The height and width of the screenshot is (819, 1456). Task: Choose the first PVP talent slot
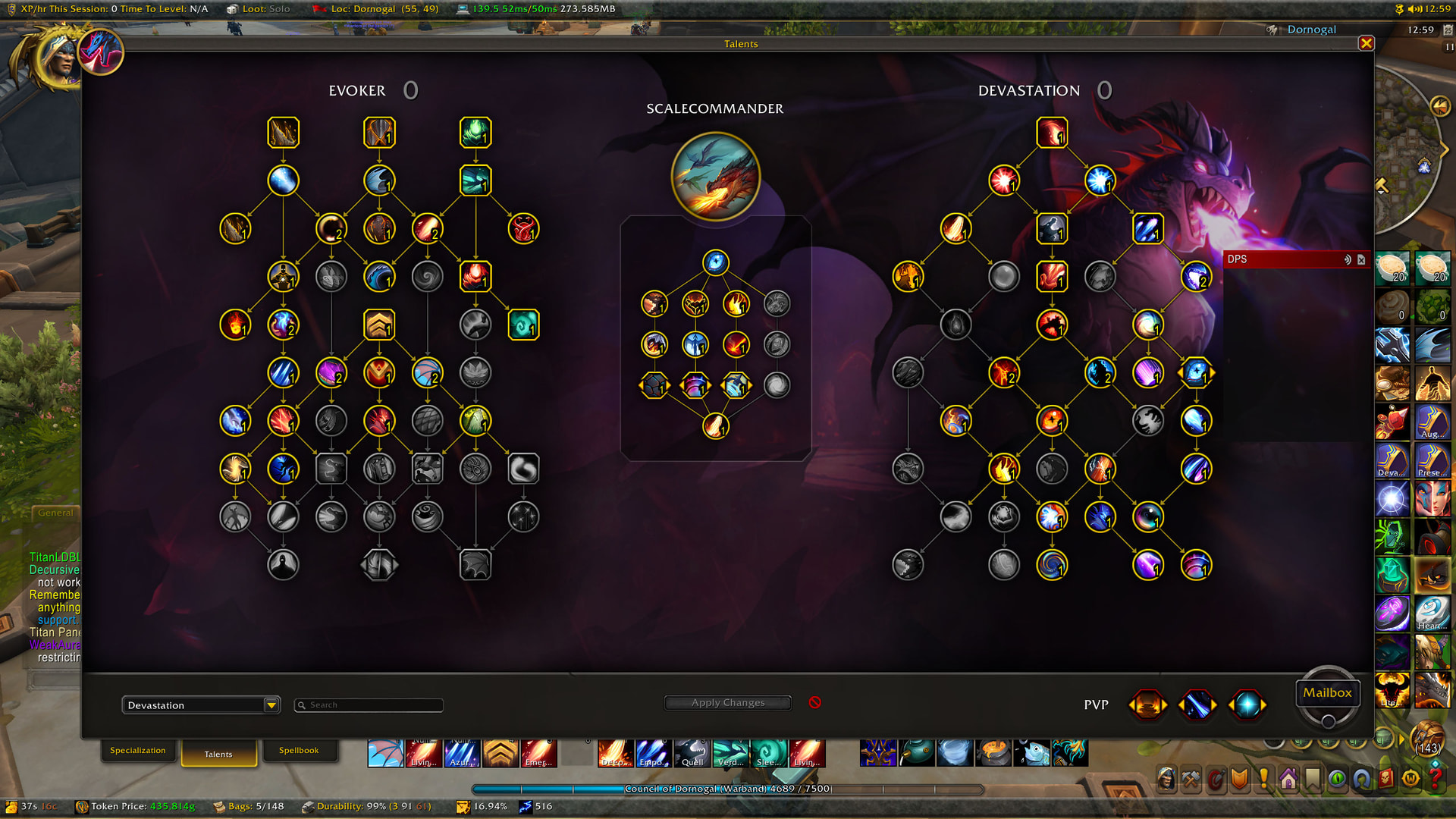coord(1148,704)
